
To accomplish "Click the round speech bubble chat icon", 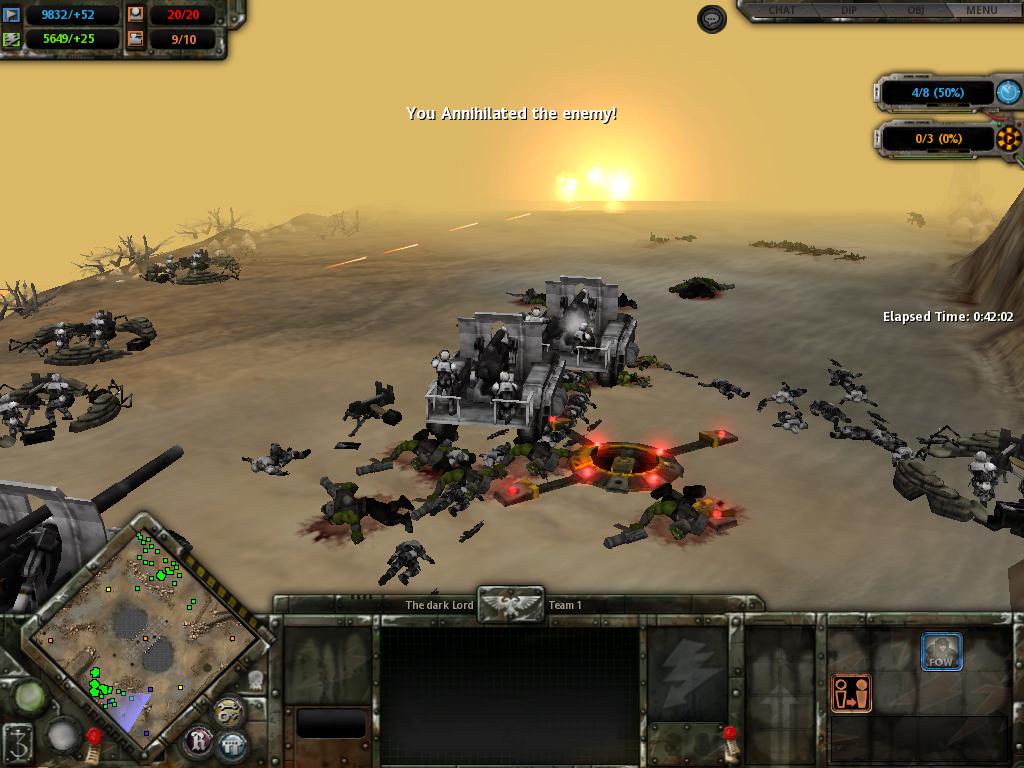I will [712, 19].
